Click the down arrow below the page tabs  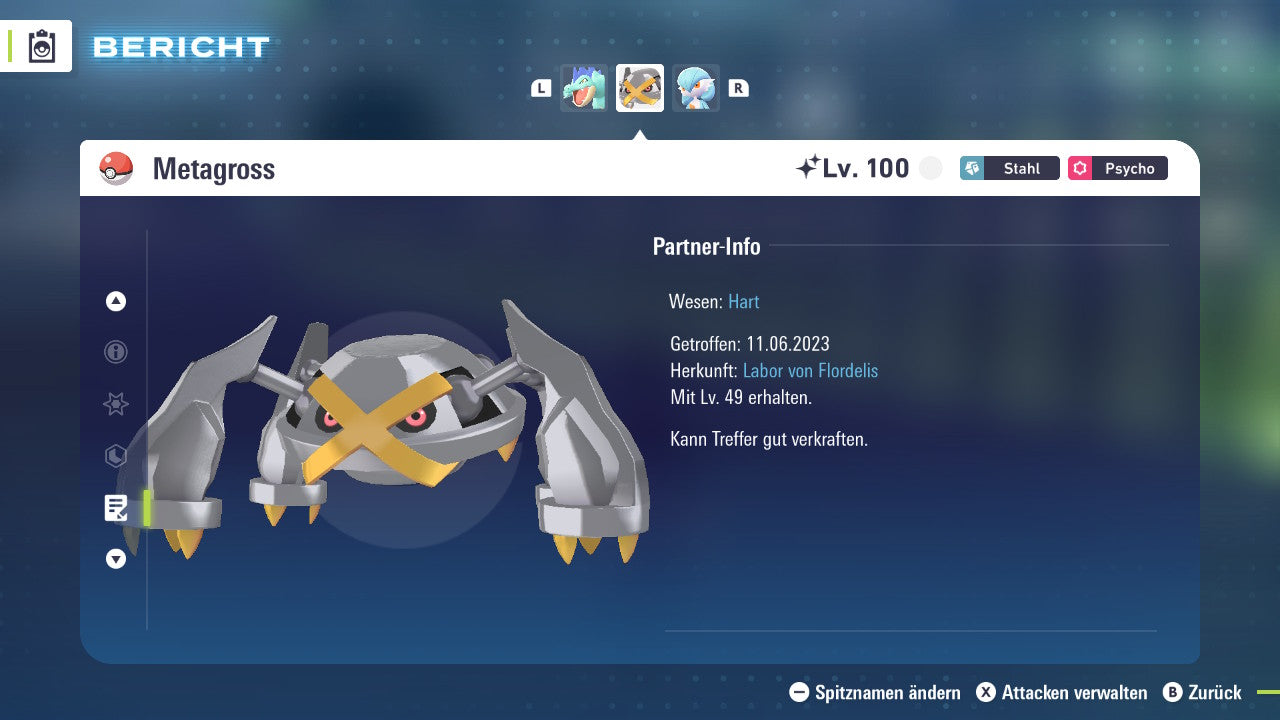coord(116,559)
